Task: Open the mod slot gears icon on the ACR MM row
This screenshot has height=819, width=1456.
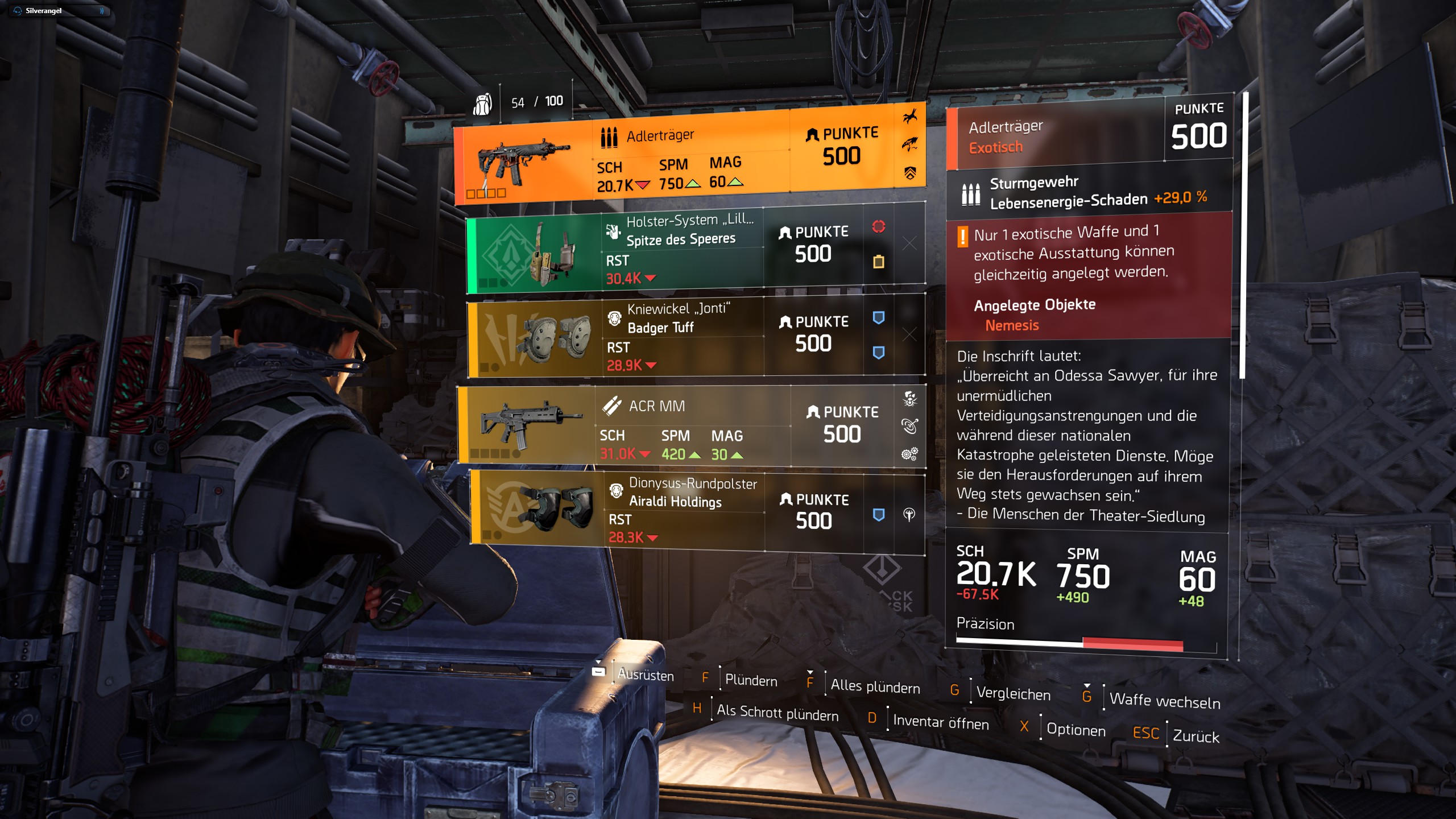Action: point(910,453)
